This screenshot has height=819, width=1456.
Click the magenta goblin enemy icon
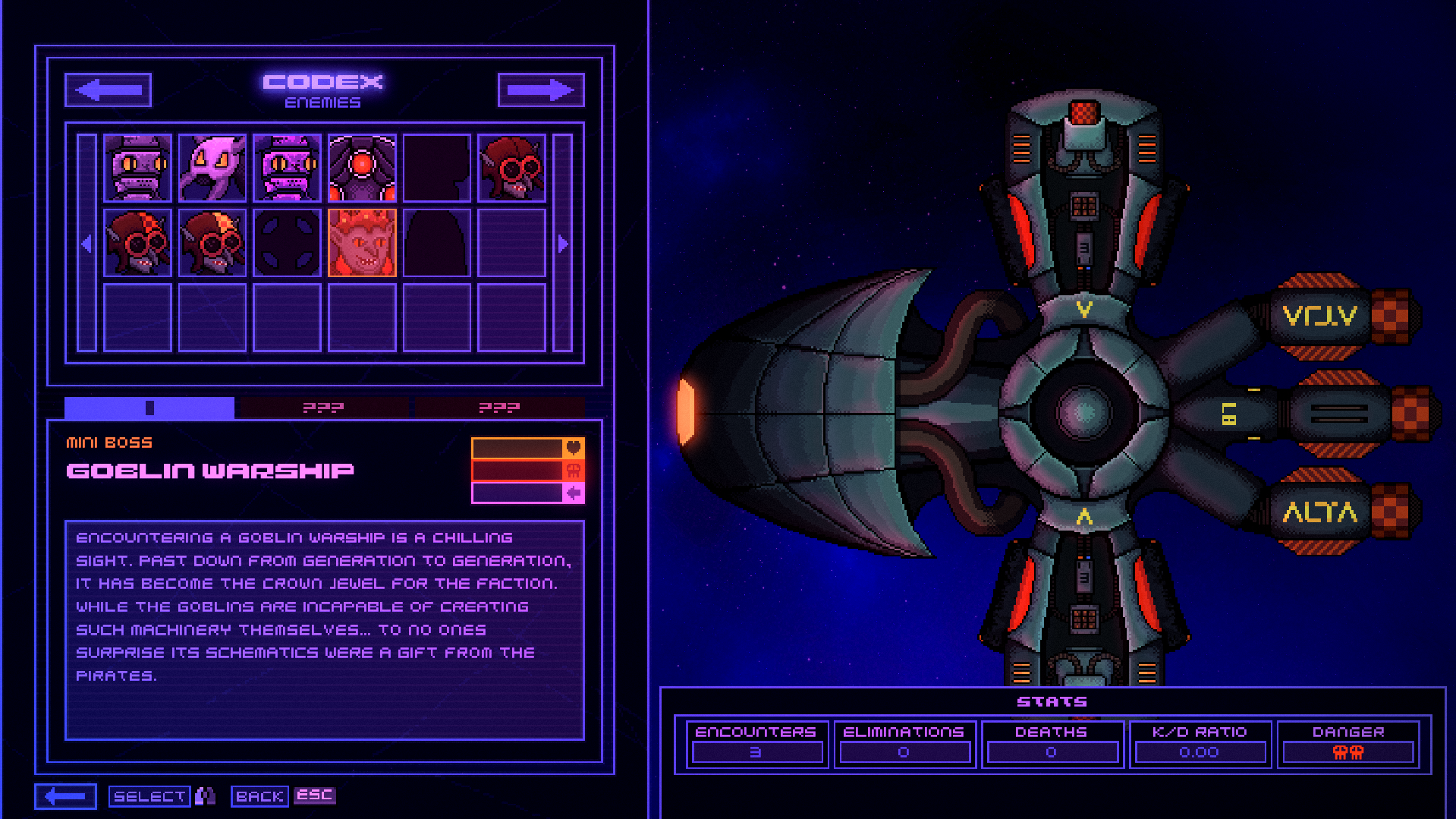[287, 167]
